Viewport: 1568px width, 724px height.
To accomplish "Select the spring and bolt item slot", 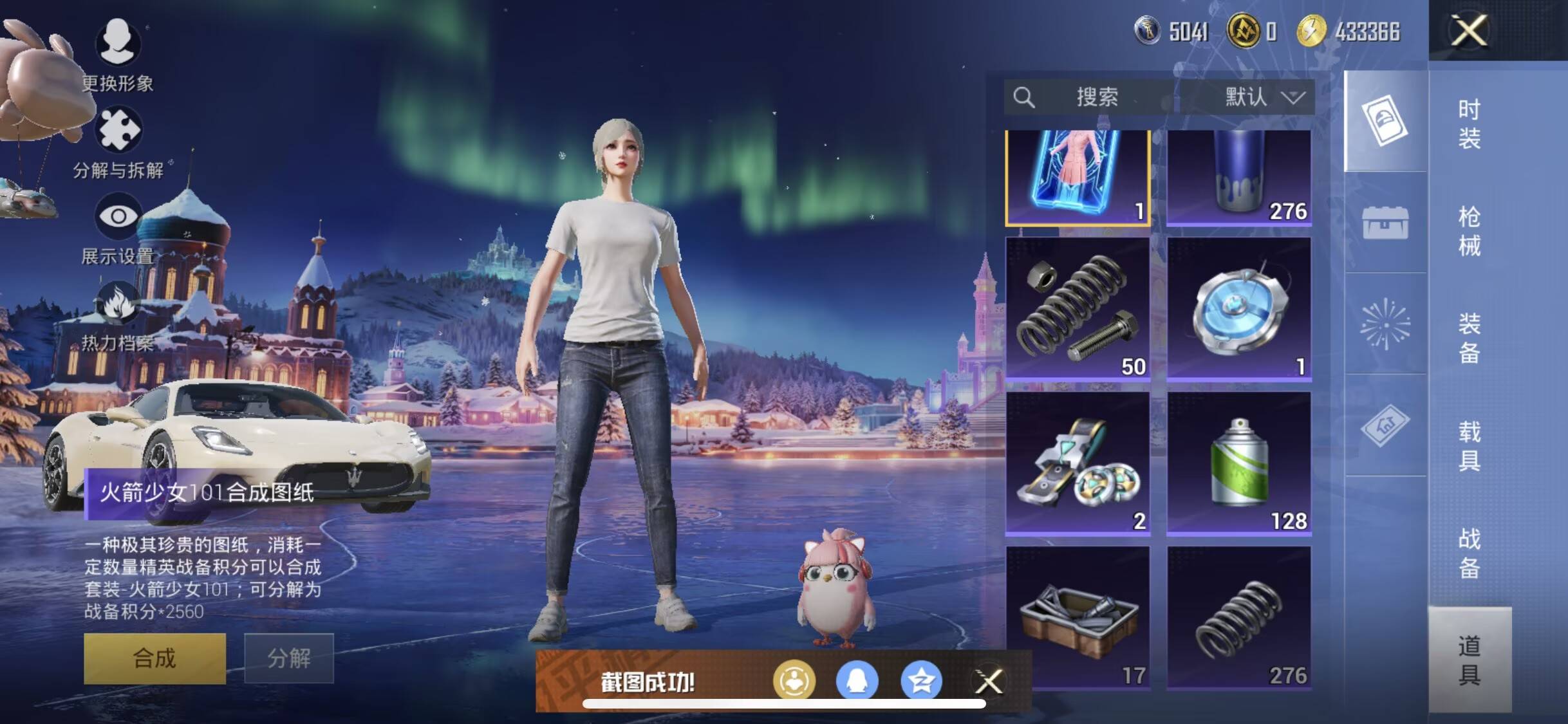I will tap(1077, 308).
